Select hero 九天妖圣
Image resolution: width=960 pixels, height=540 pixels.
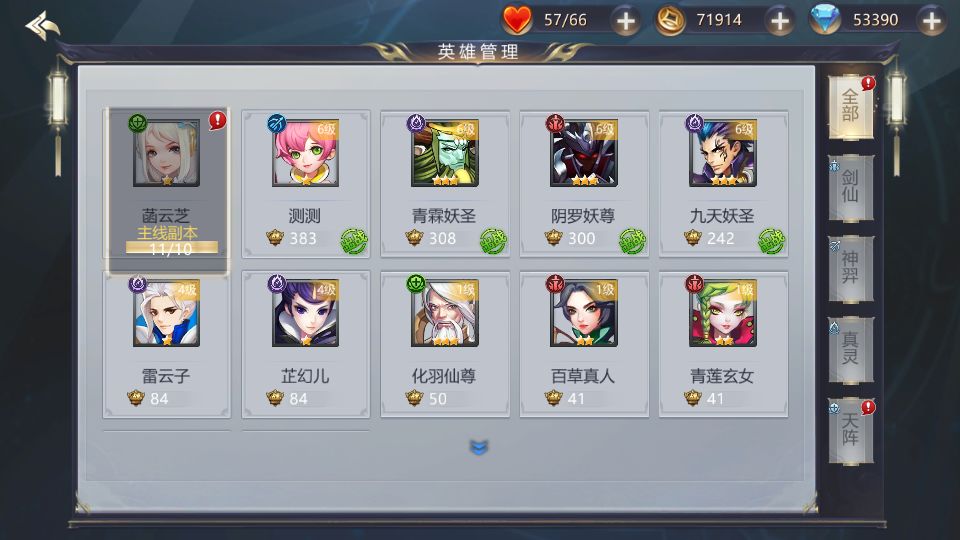coord(722,182)
